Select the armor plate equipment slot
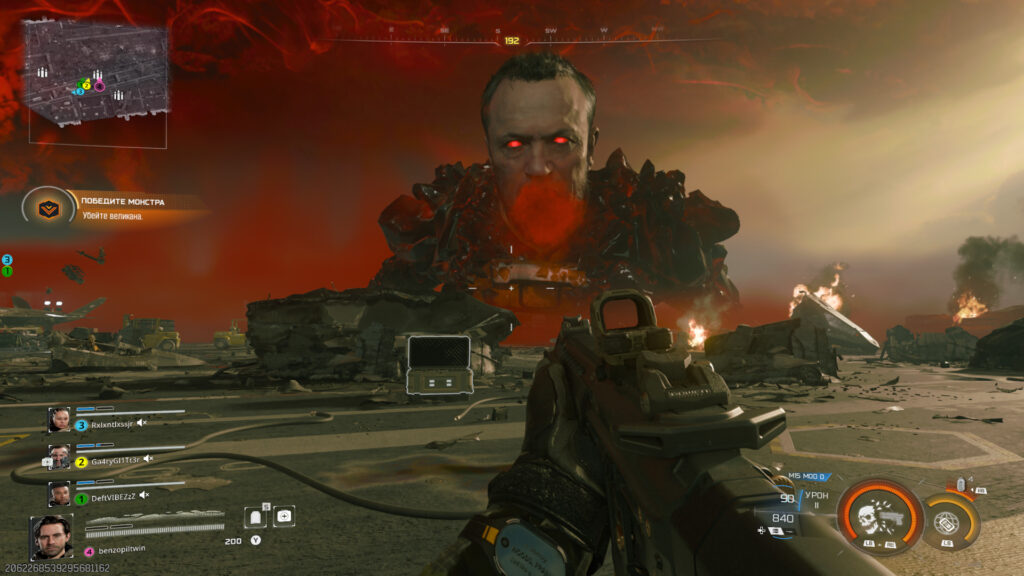This screenshot has width=1024, height=576. click(x=255, y=517)
